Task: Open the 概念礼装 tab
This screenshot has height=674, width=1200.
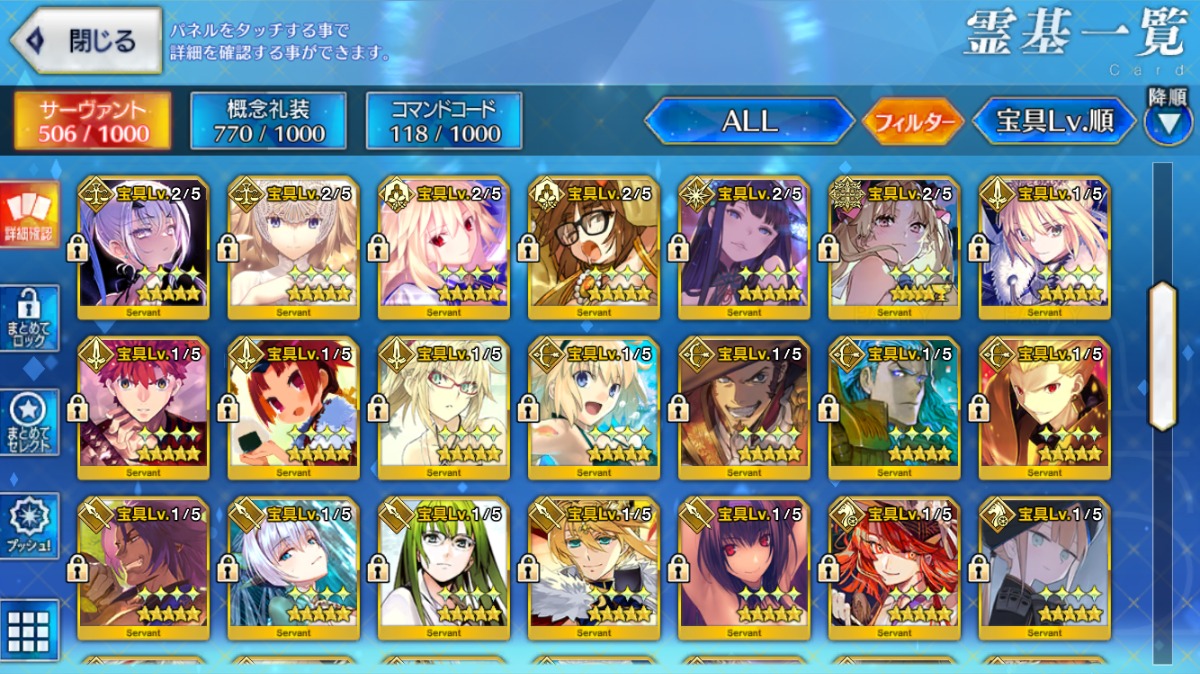Action: tap(269, 121)
